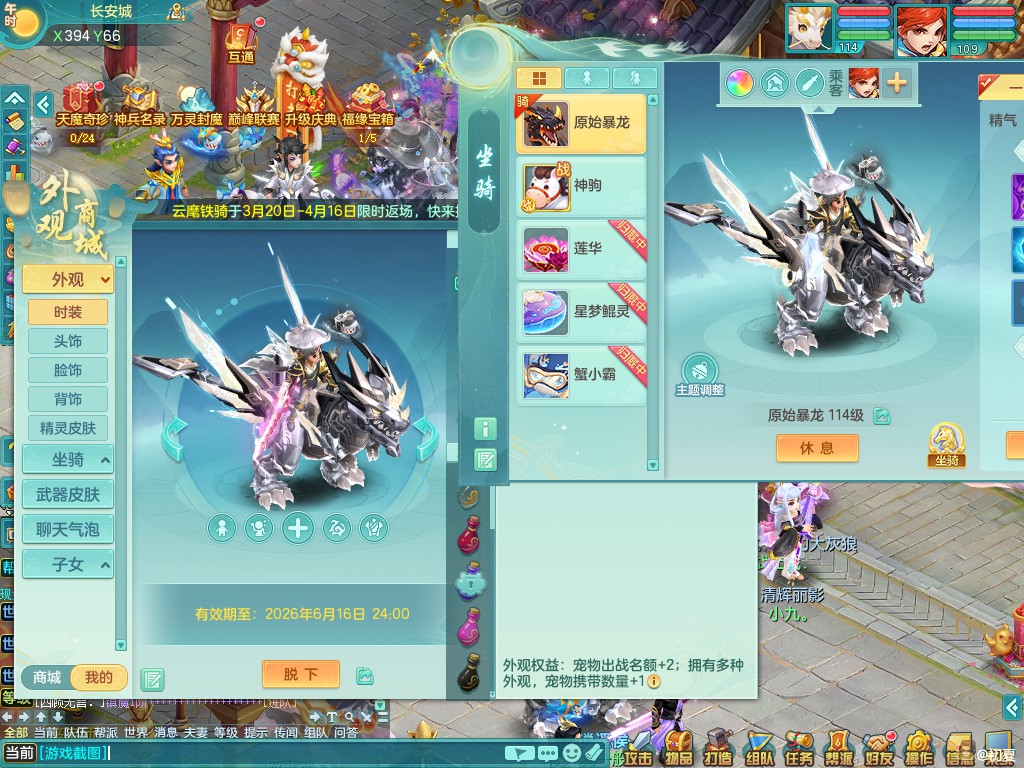Image resolution: width=1024 pixels, height=768 pixels.
Task: Take off the outfit with 脱下
Action: (x=300, y=674)
